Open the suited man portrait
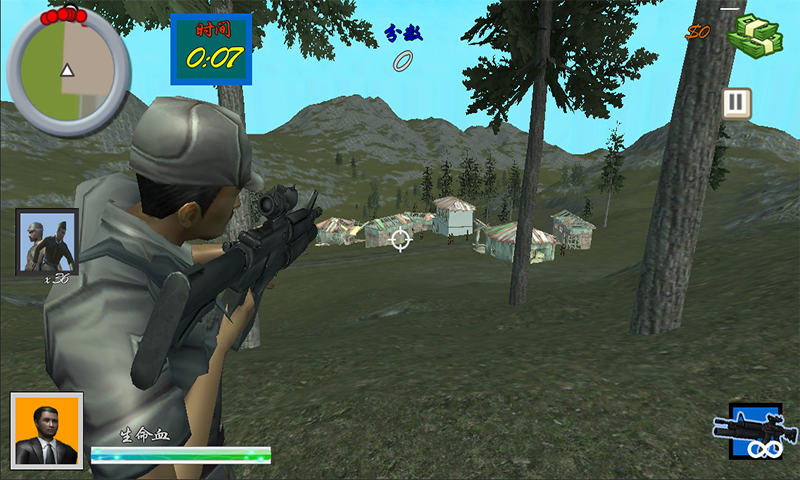 pos(47,431)
